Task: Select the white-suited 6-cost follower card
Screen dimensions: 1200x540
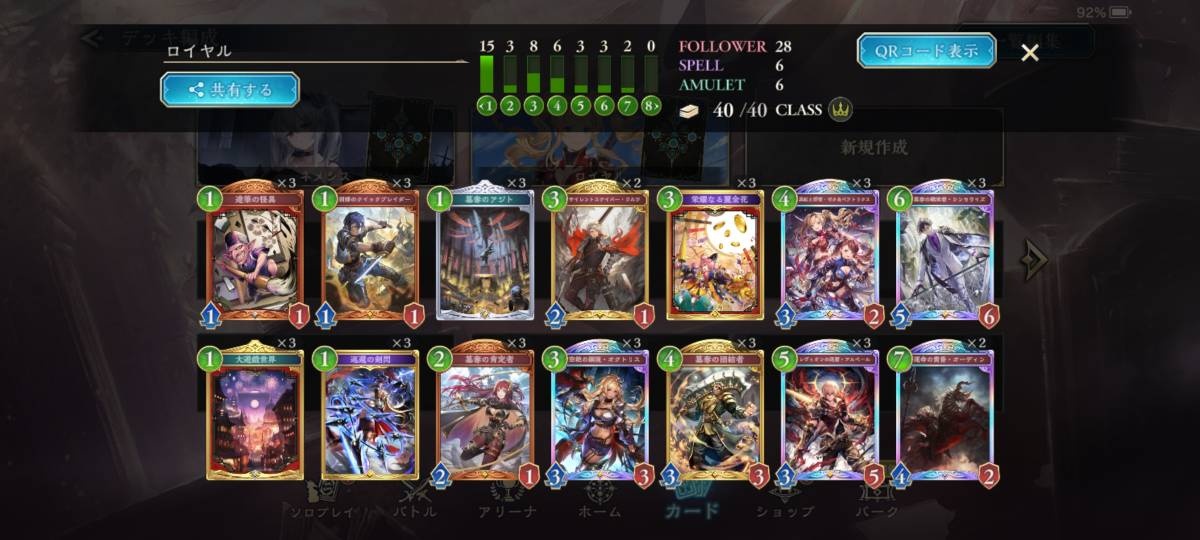Action: [x=945, y=254]
